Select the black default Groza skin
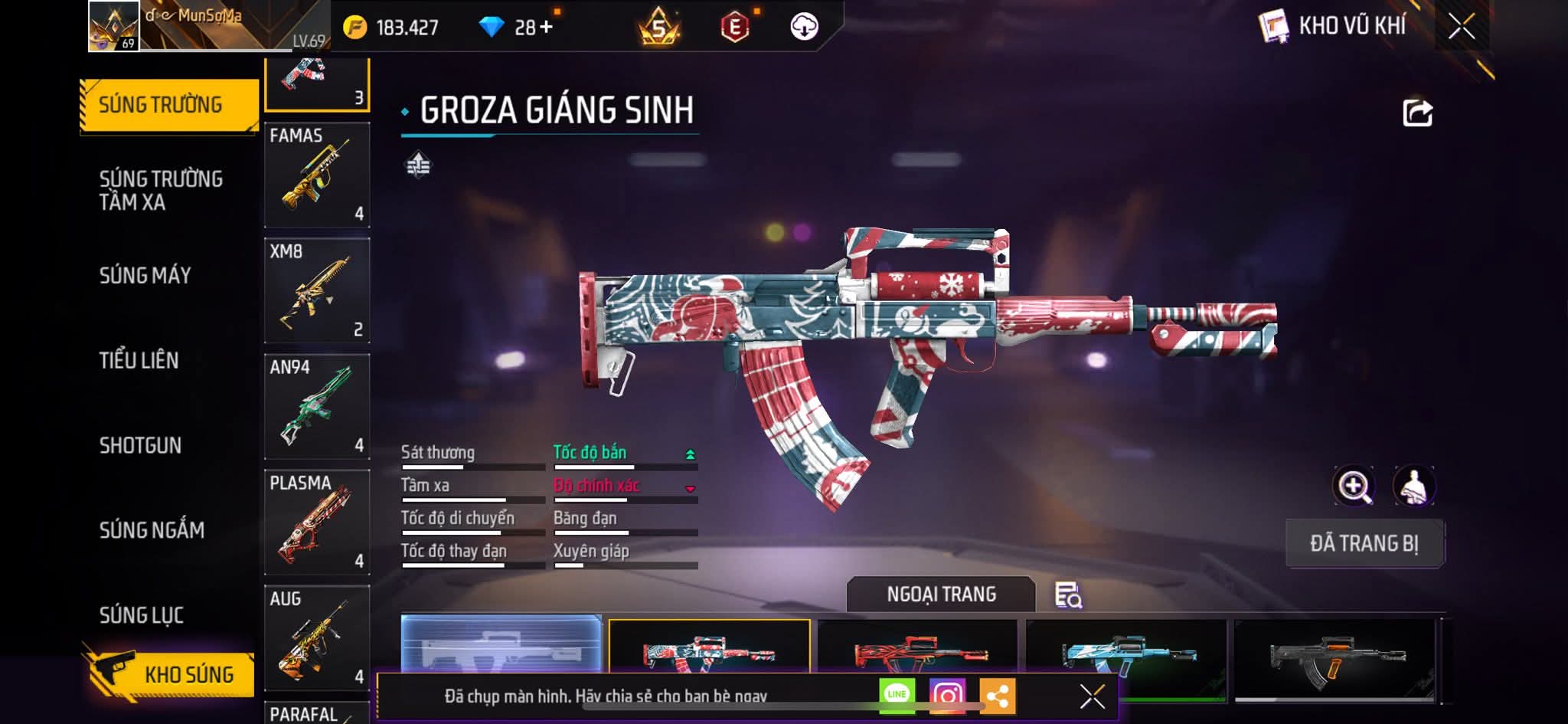The image size is (1568, 724). (x=1334, y=657)
